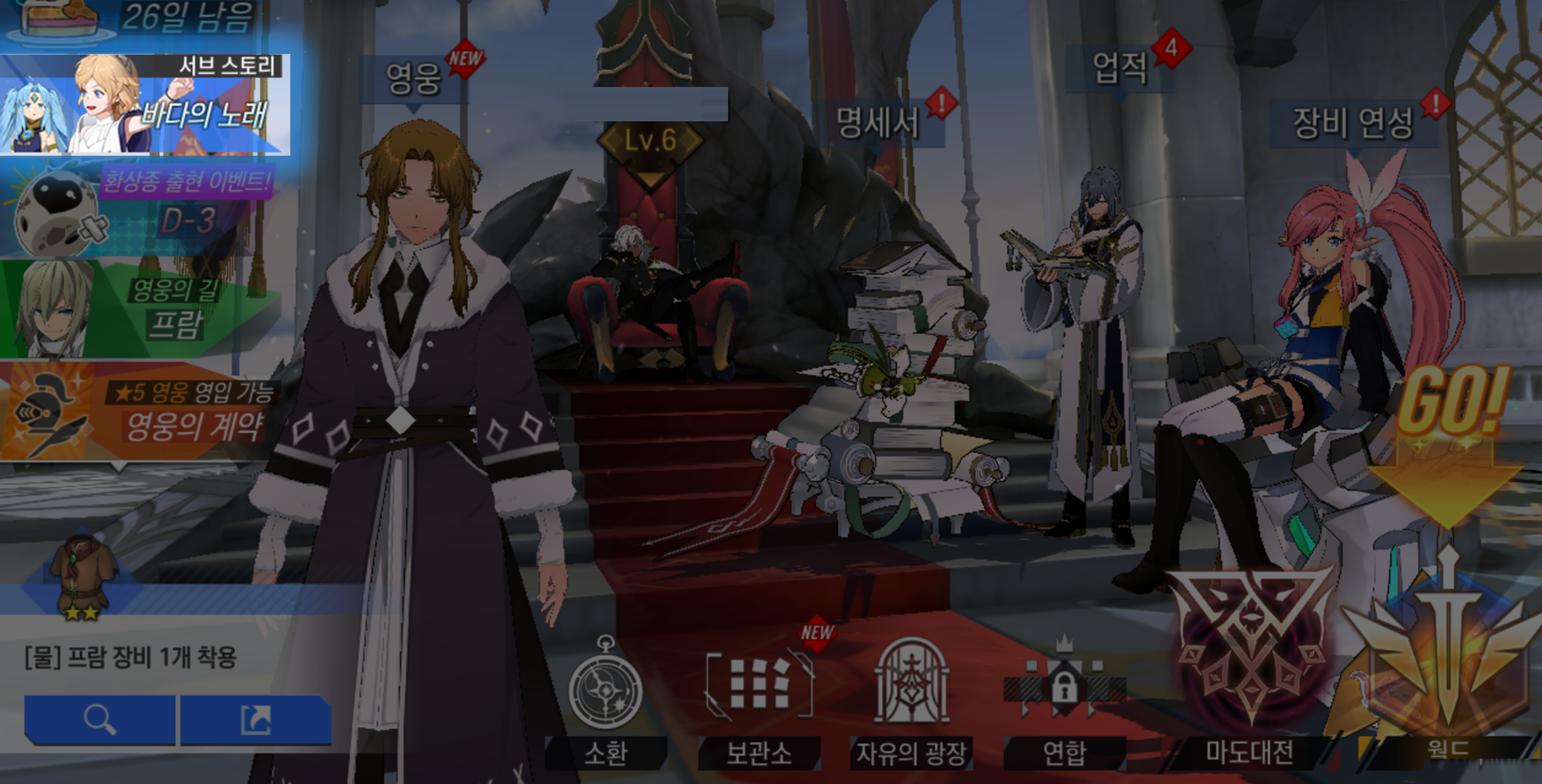1542x784 pixels.
Task: Click the blue shortcut arrow button
Action: (x=256, y=720)
